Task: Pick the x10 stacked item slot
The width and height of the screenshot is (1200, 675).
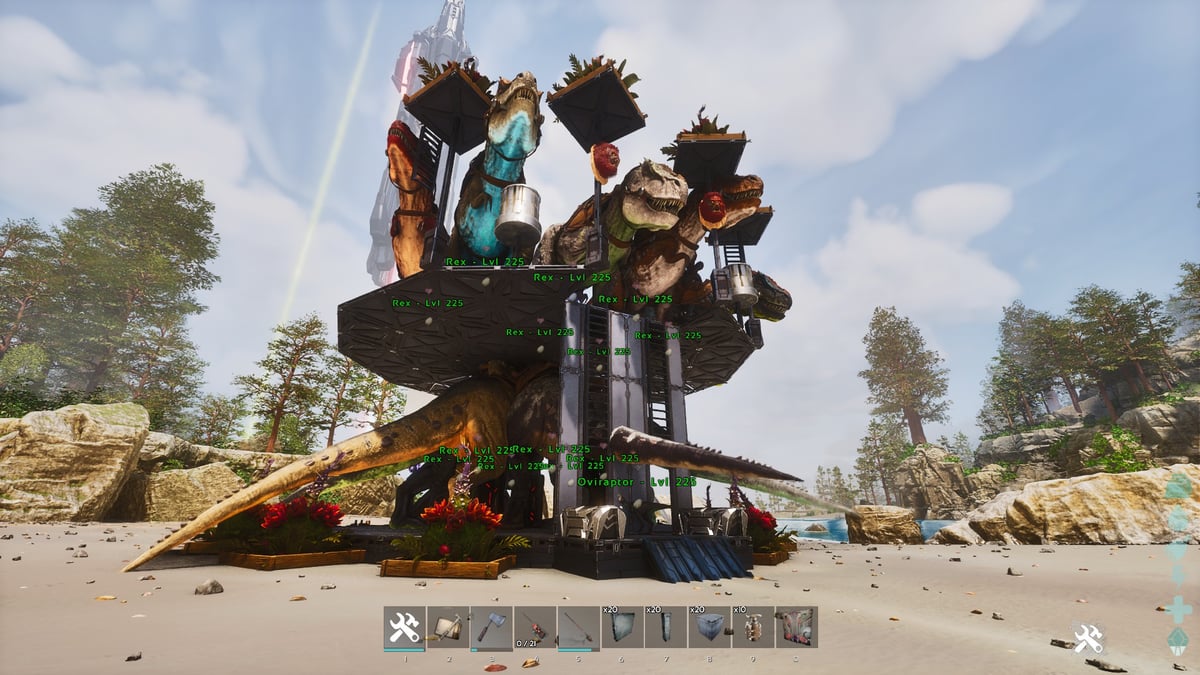Action: (752, 628)
